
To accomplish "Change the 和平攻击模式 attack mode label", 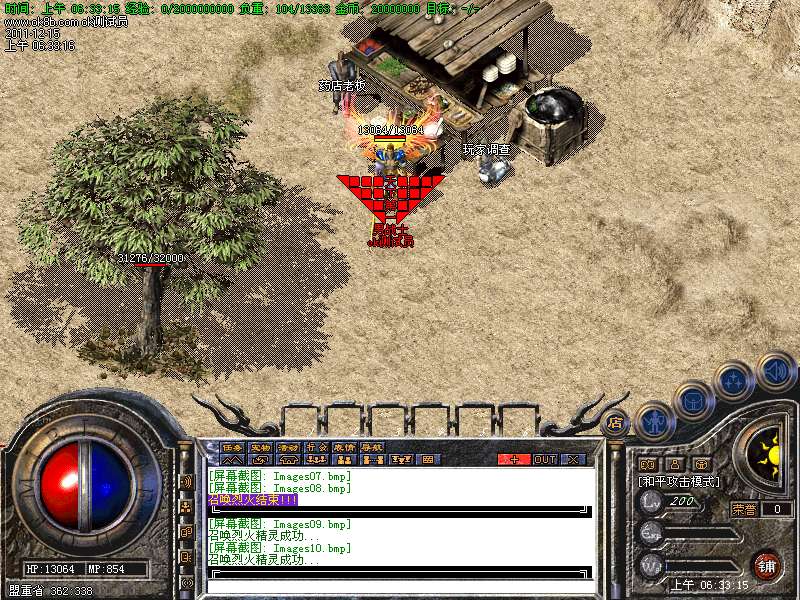I will point(680,481).
